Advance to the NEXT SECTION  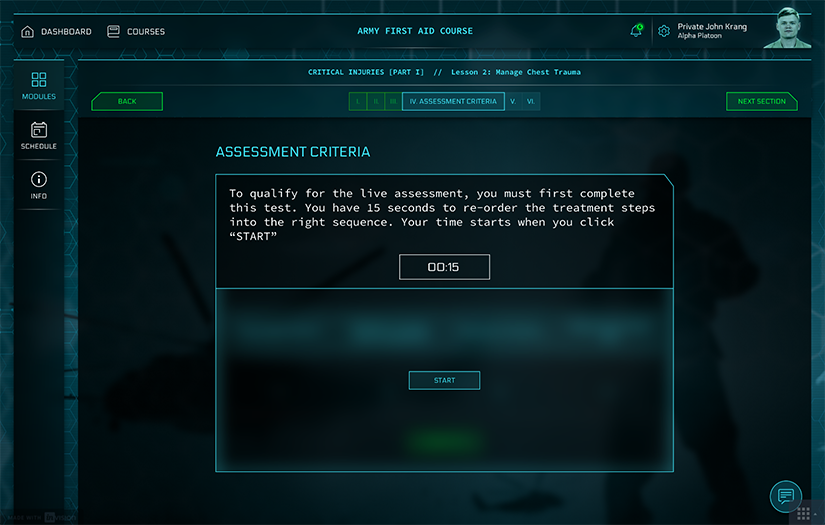click(762, 101)
